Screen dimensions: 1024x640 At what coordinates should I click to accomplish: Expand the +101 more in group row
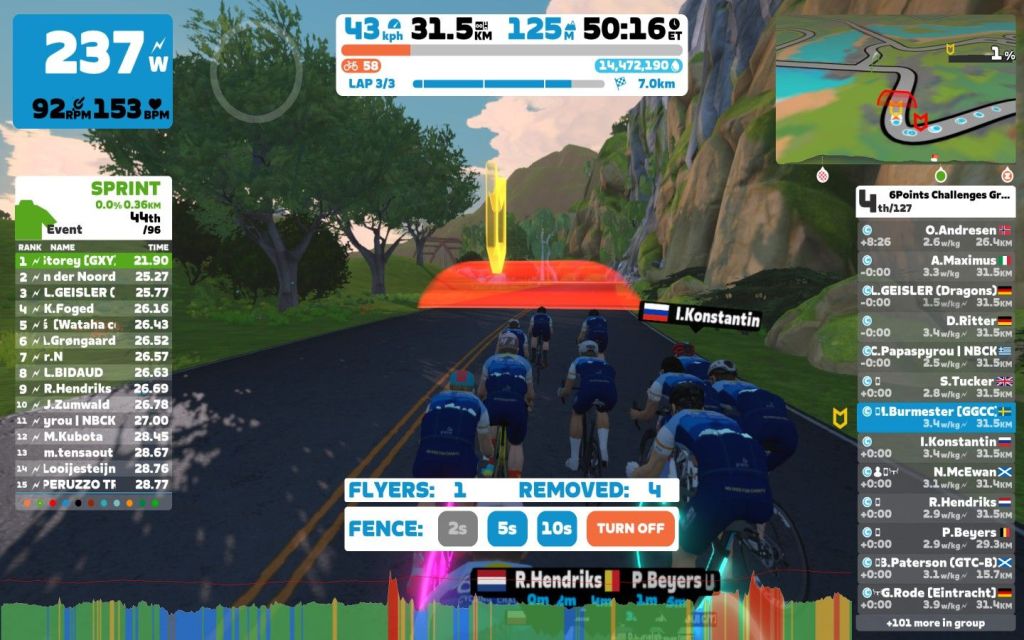click(x=936, y=623)
